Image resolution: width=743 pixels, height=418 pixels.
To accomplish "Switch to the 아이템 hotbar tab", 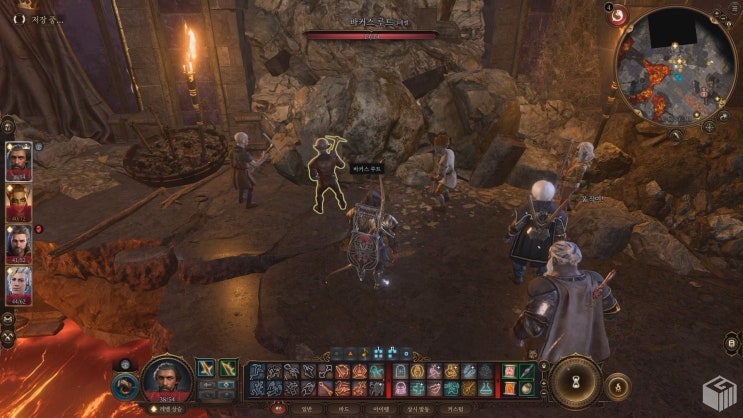I will pyautogui.click(x=381, y=408).
